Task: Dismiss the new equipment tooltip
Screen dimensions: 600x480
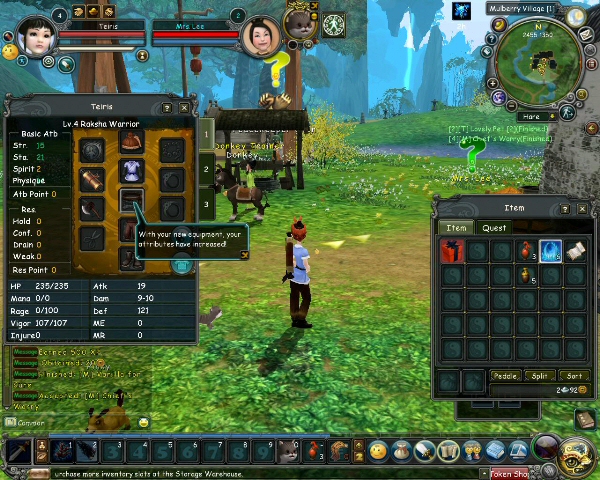Action: click(x=244, y=255)
